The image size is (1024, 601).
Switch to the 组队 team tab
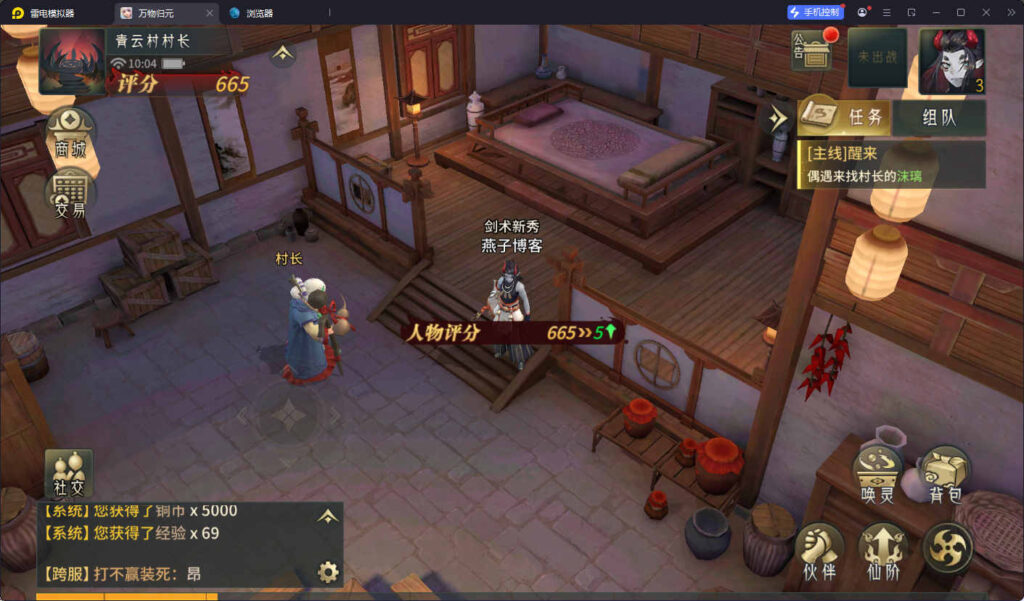pyautogui.click(x=938, y=117)
